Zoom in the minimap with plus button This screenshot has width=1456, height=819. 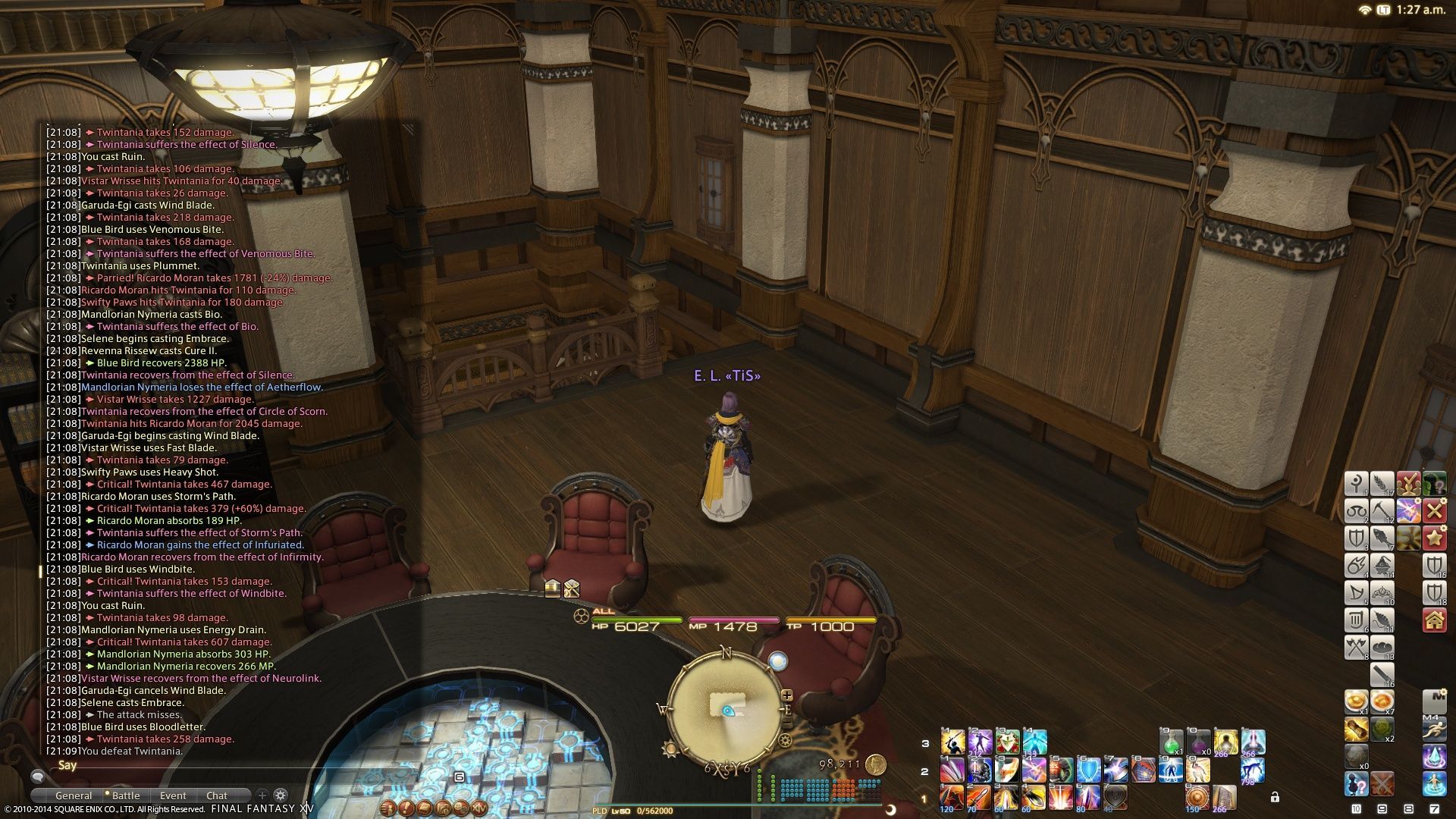tap(787, 695)
